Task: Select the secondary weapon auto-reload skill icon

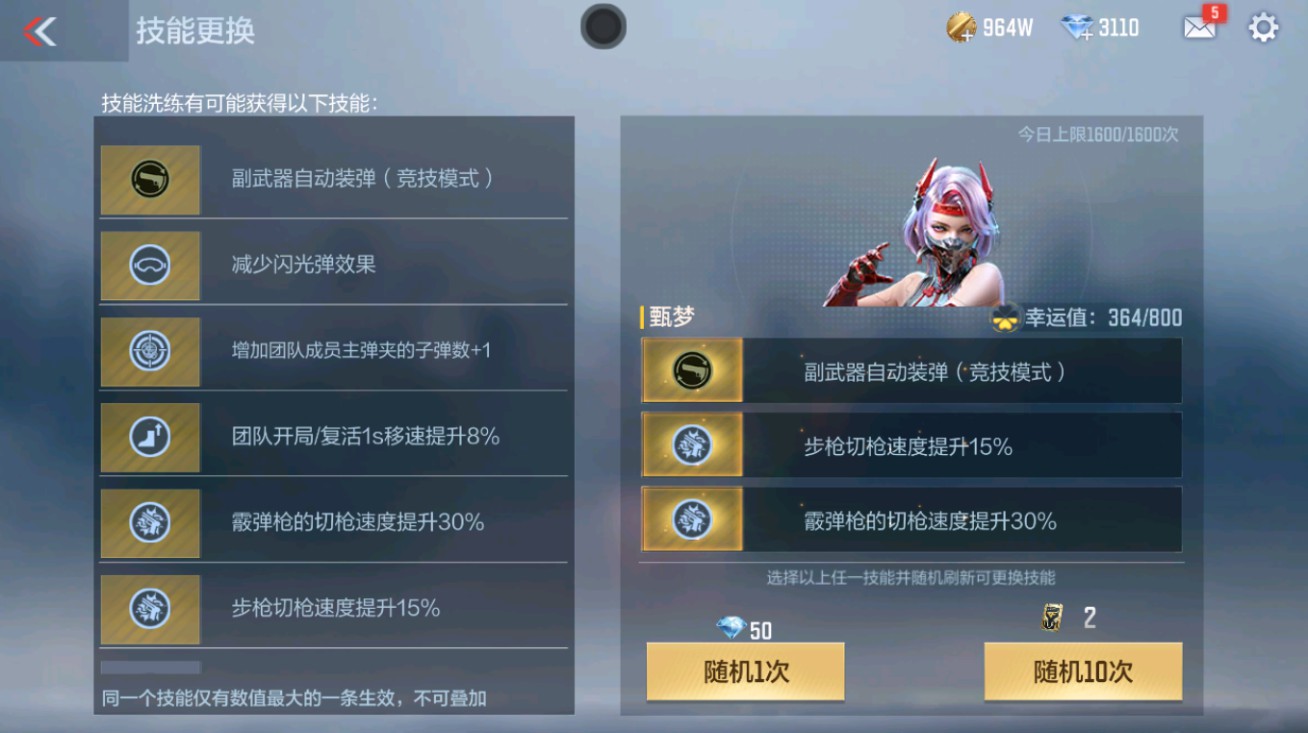Action: click(150, 180)
